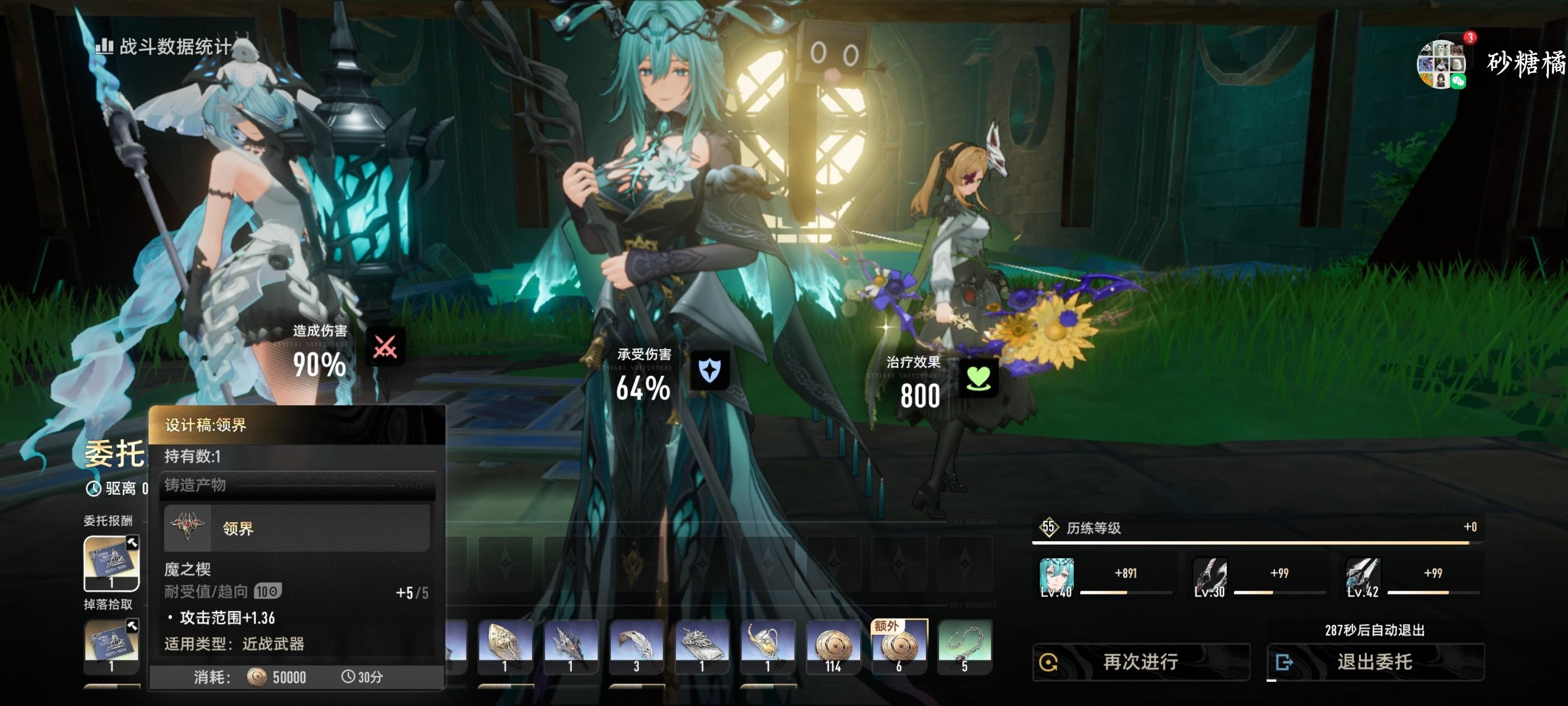Select the golden pitcher reward slot
This screenshot has width=1568, height=706.
767,645
